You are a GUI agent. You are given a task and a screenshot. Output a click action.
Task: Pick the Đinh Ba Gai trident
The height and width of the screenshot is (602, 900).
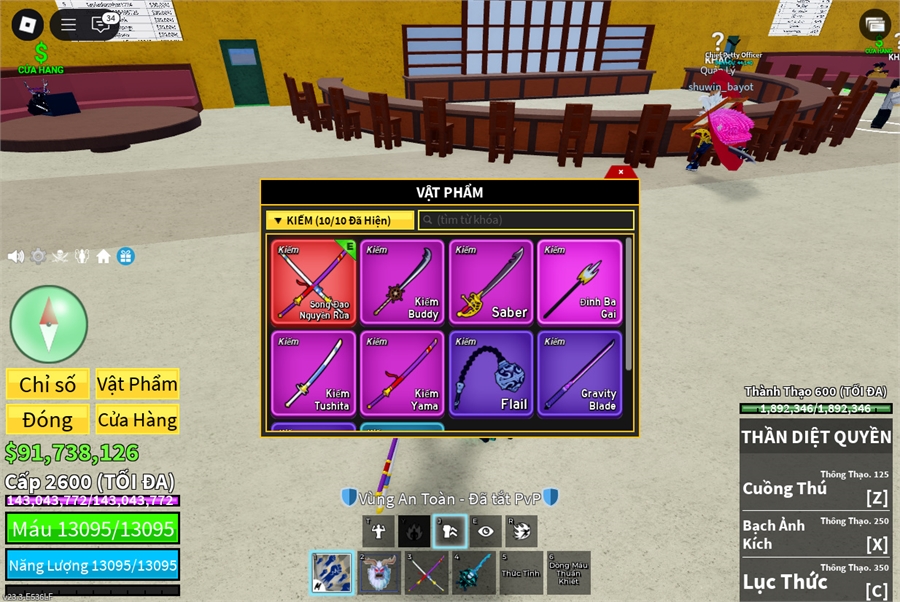(x=579, y=281)
